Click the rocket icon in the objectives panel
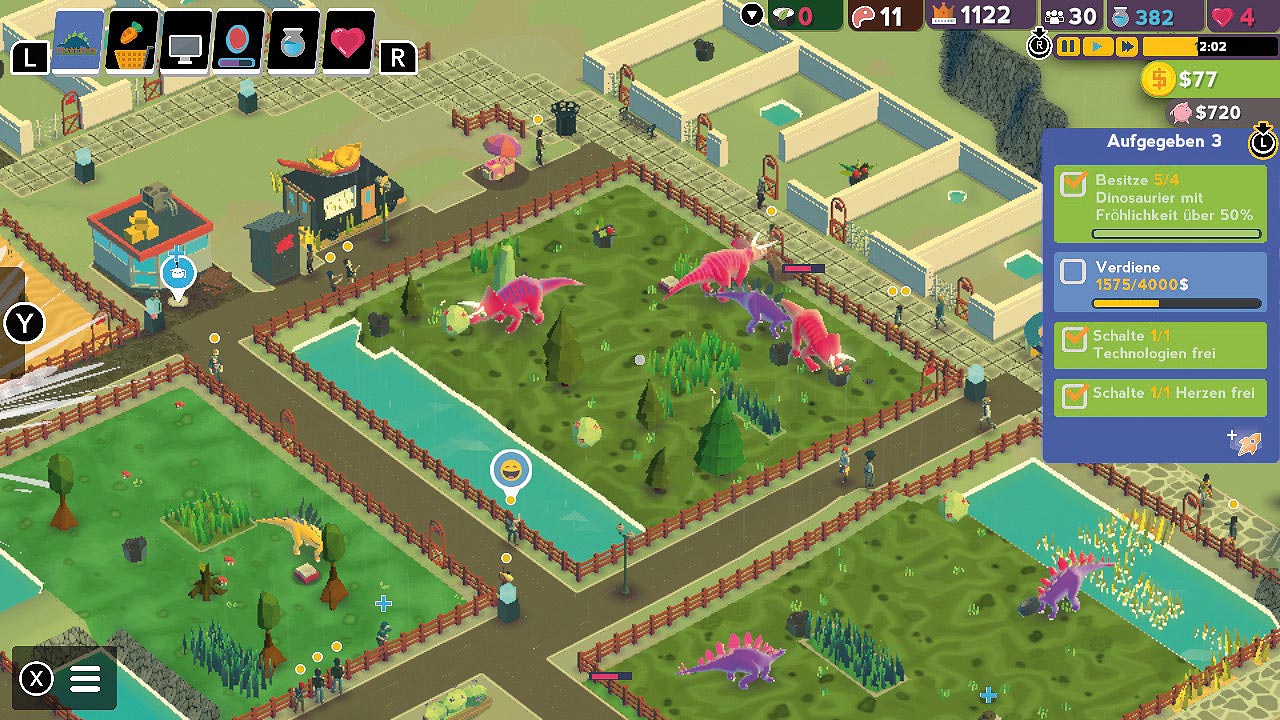Image resolution: width=1280 pixels, height=720 pixels. (x=1248, y=441)
